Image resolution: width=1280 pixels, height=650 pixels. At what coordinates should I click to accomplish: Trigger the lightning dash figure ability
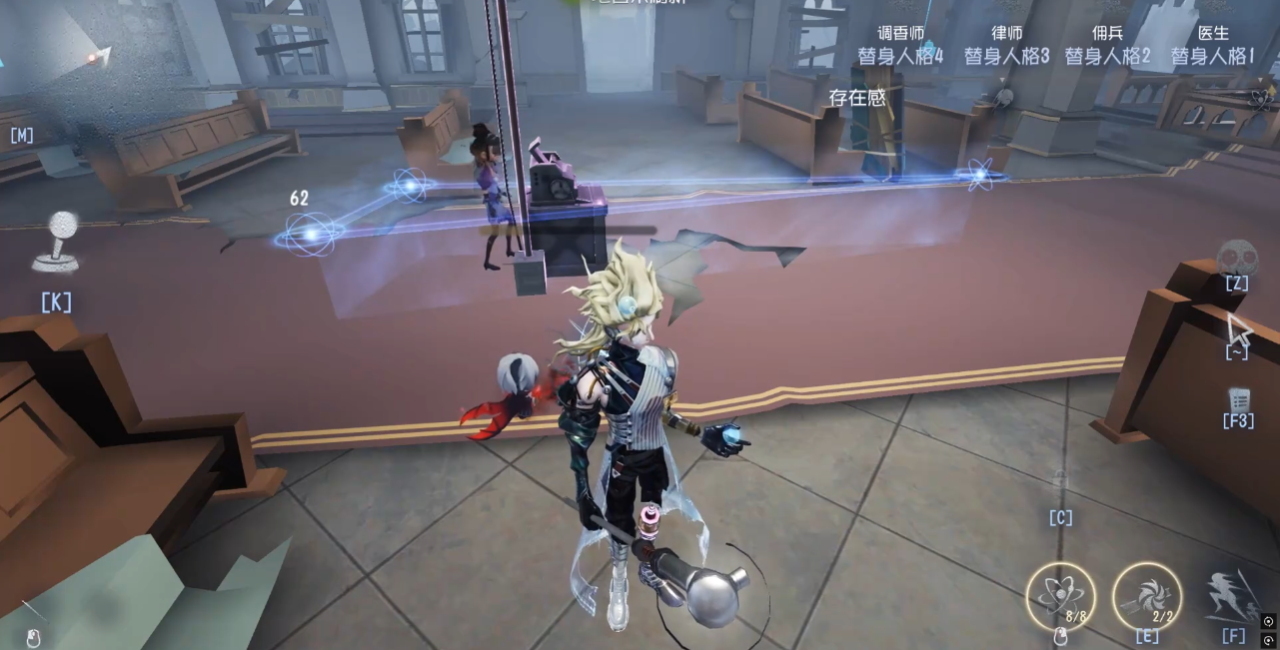pyautogui.click(x=1234, y=596)
